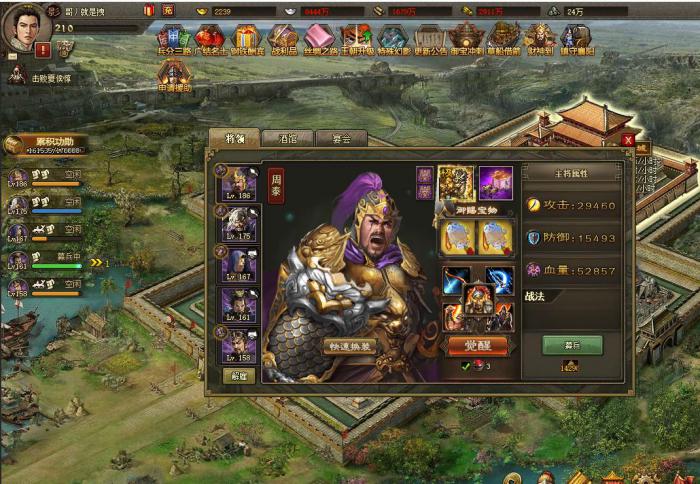
Task: Open the 丝绸之路 Silk Road event
Action: tap(319, 39)
